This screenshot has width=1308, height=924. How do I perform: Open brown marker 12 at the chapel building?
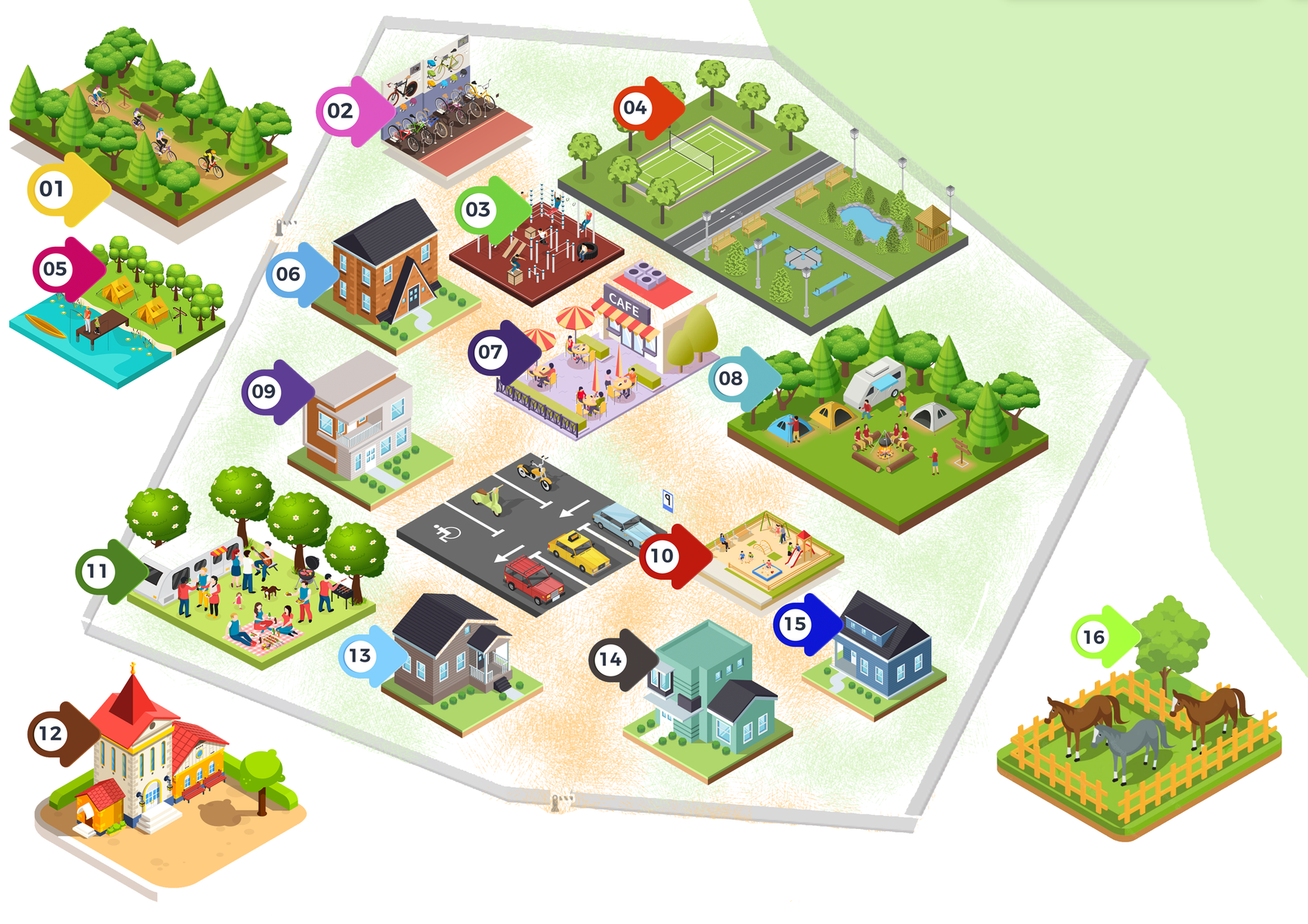pos(51,733)
